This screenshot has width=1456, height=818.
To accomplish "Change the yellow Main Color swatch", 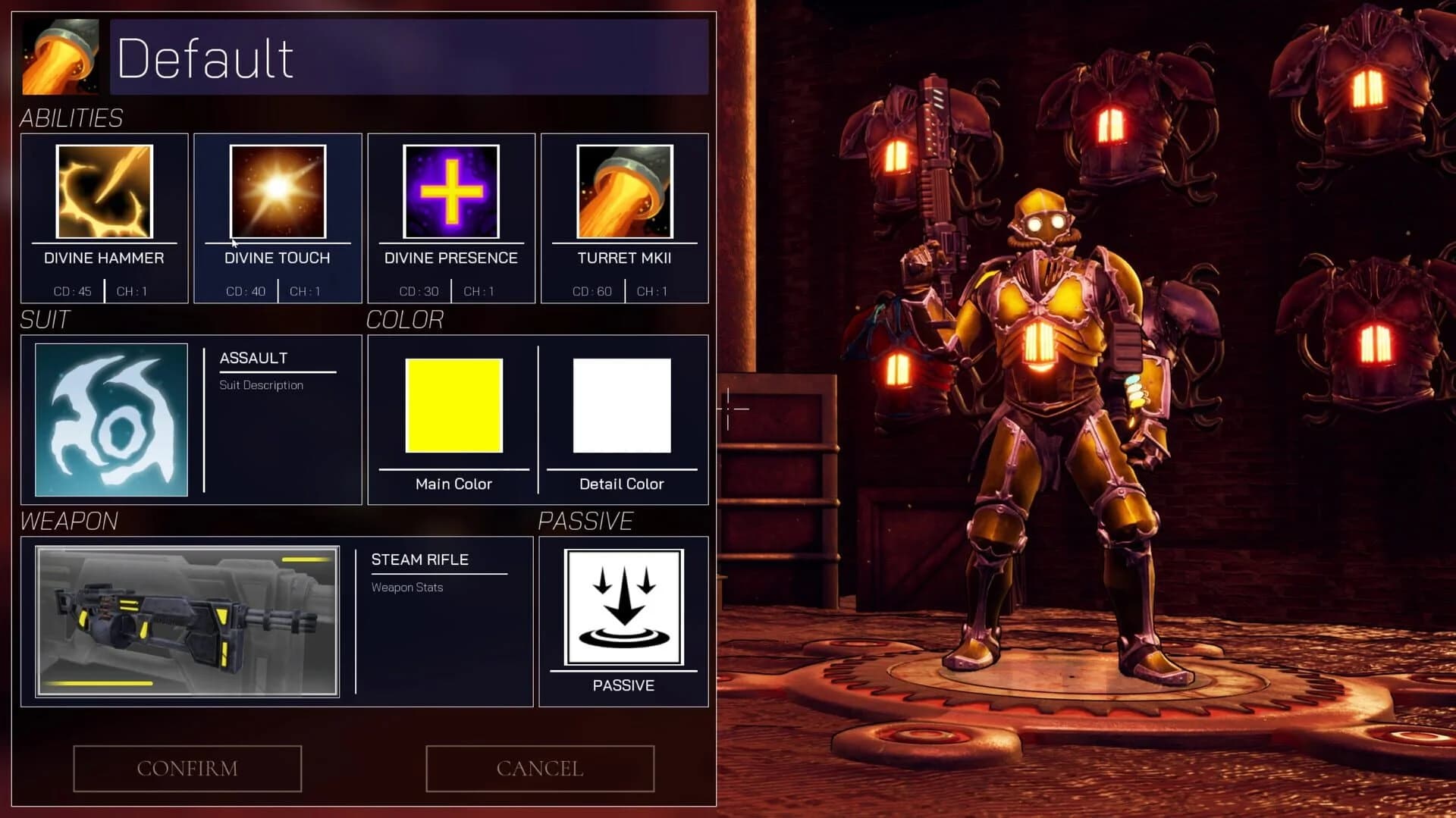I will (453, 406).
